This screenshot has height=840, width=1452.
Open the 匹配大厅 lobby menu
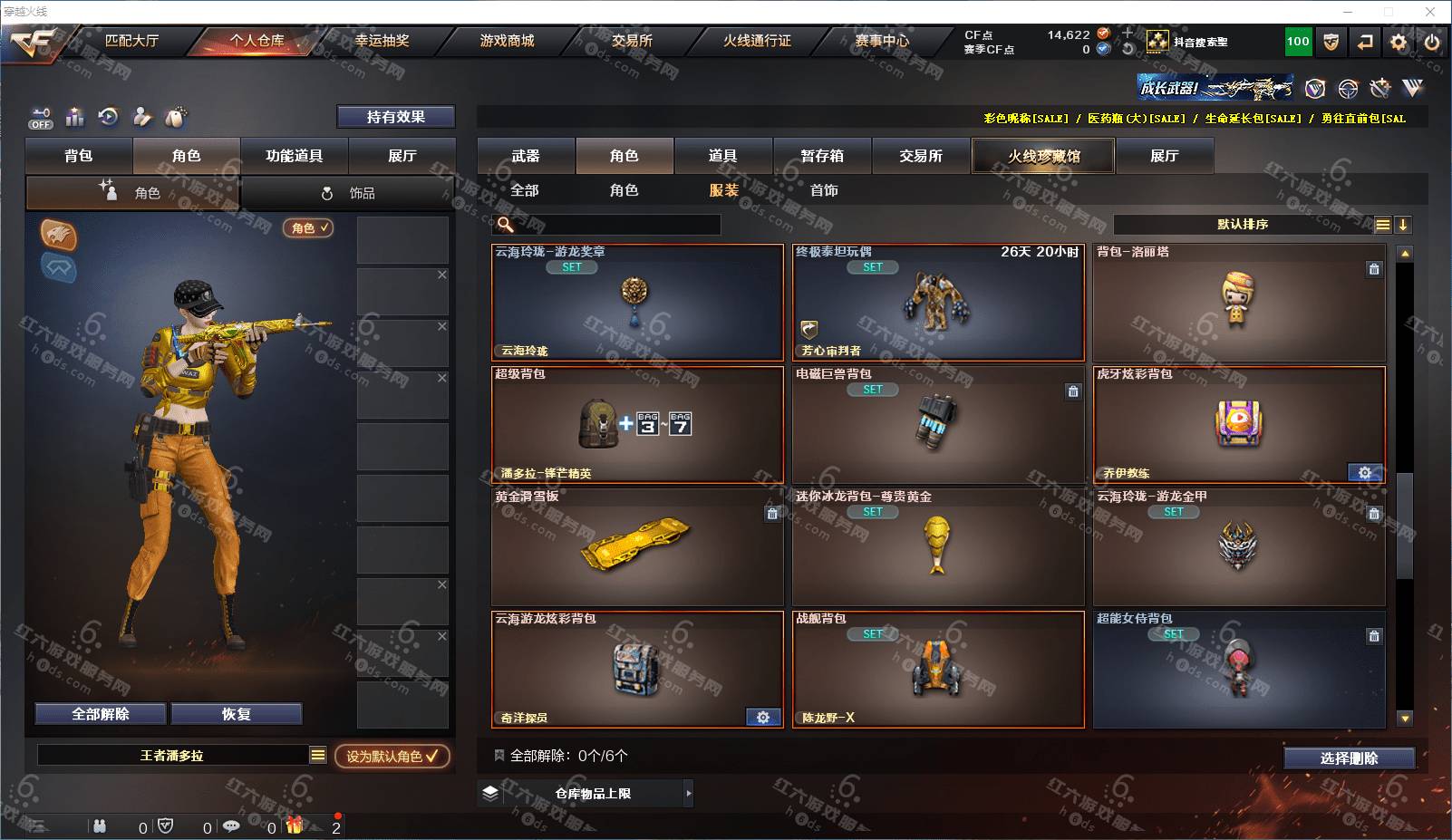[131, 41]
